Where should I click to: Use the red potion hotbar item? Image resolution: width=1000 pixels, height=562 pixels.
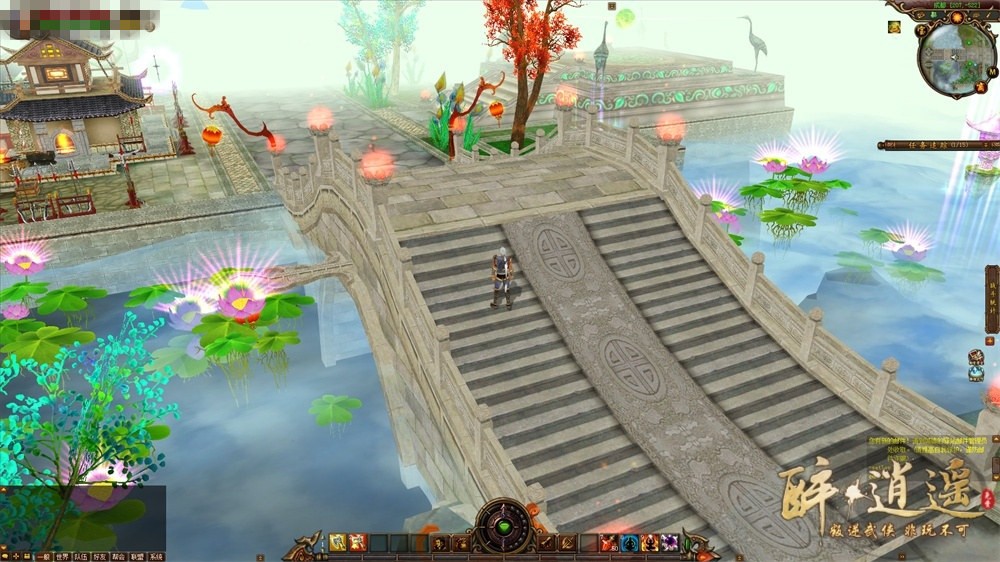pyautogui.click(x=608, y=543)
